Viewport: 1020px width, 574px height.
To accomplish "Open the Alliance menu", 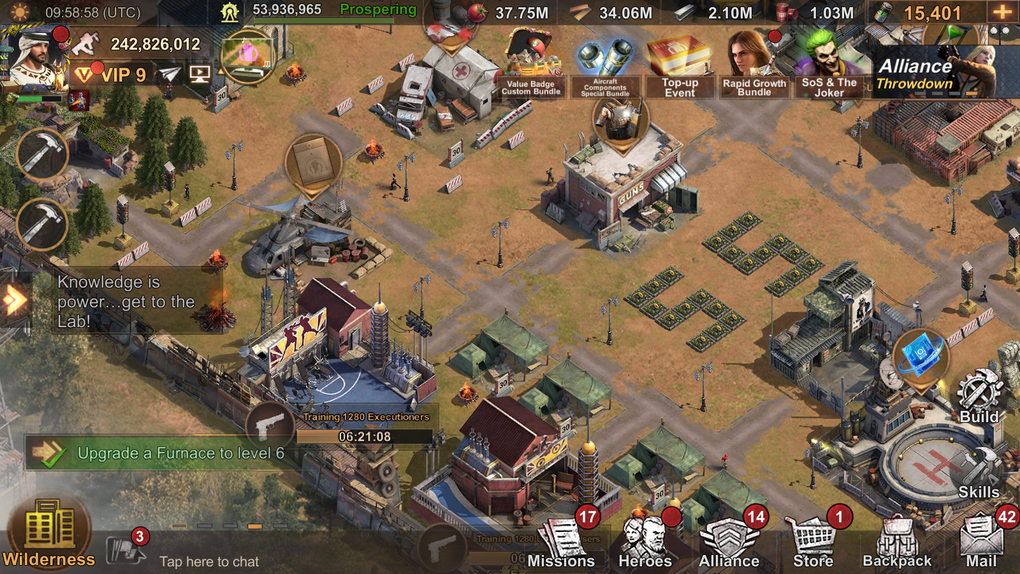I will pos(729,542).
